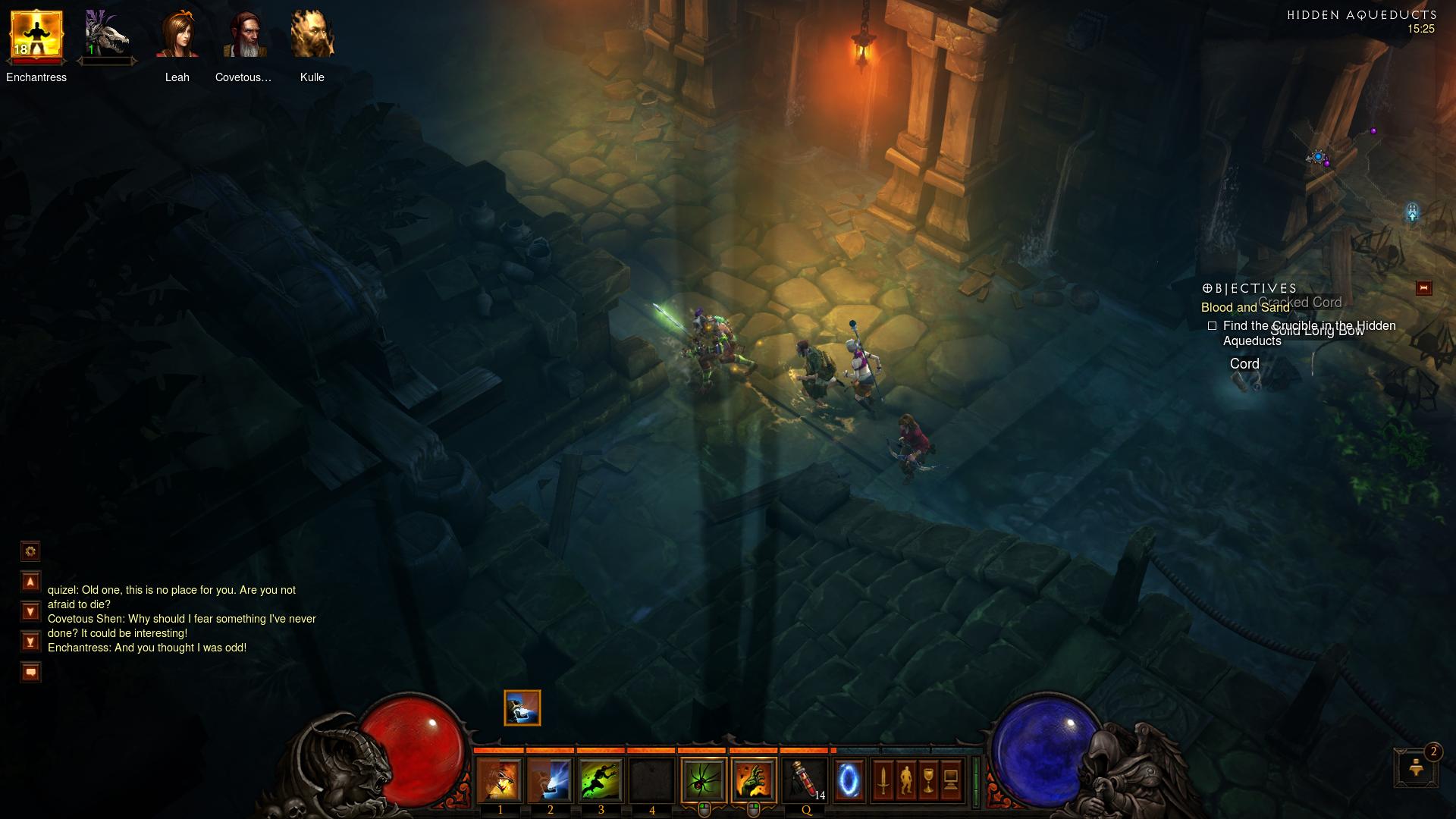Click the waypoint marker on the minimap
Viewport: 1456px width, 819px height.
coord(1412,212)
